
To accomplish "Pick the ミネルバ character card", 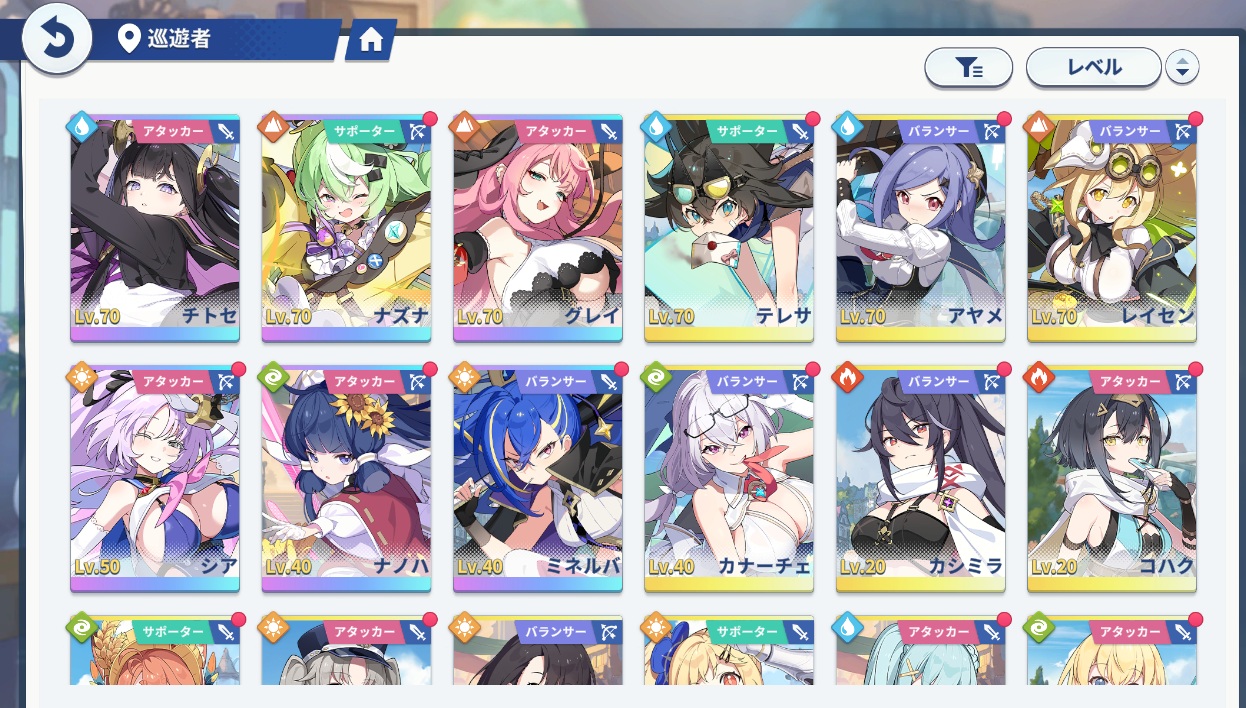I will click(538, 476).
